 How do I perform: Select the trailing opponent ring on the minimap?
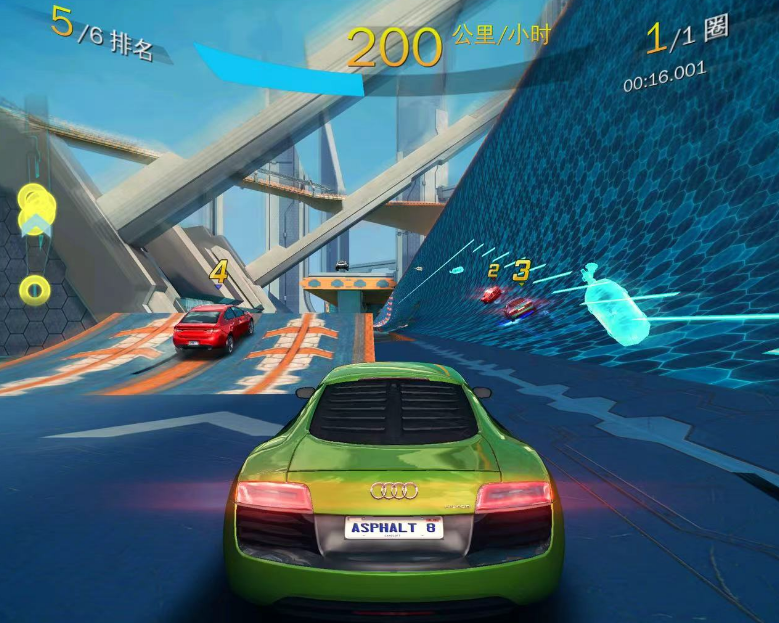pos(35,290)
